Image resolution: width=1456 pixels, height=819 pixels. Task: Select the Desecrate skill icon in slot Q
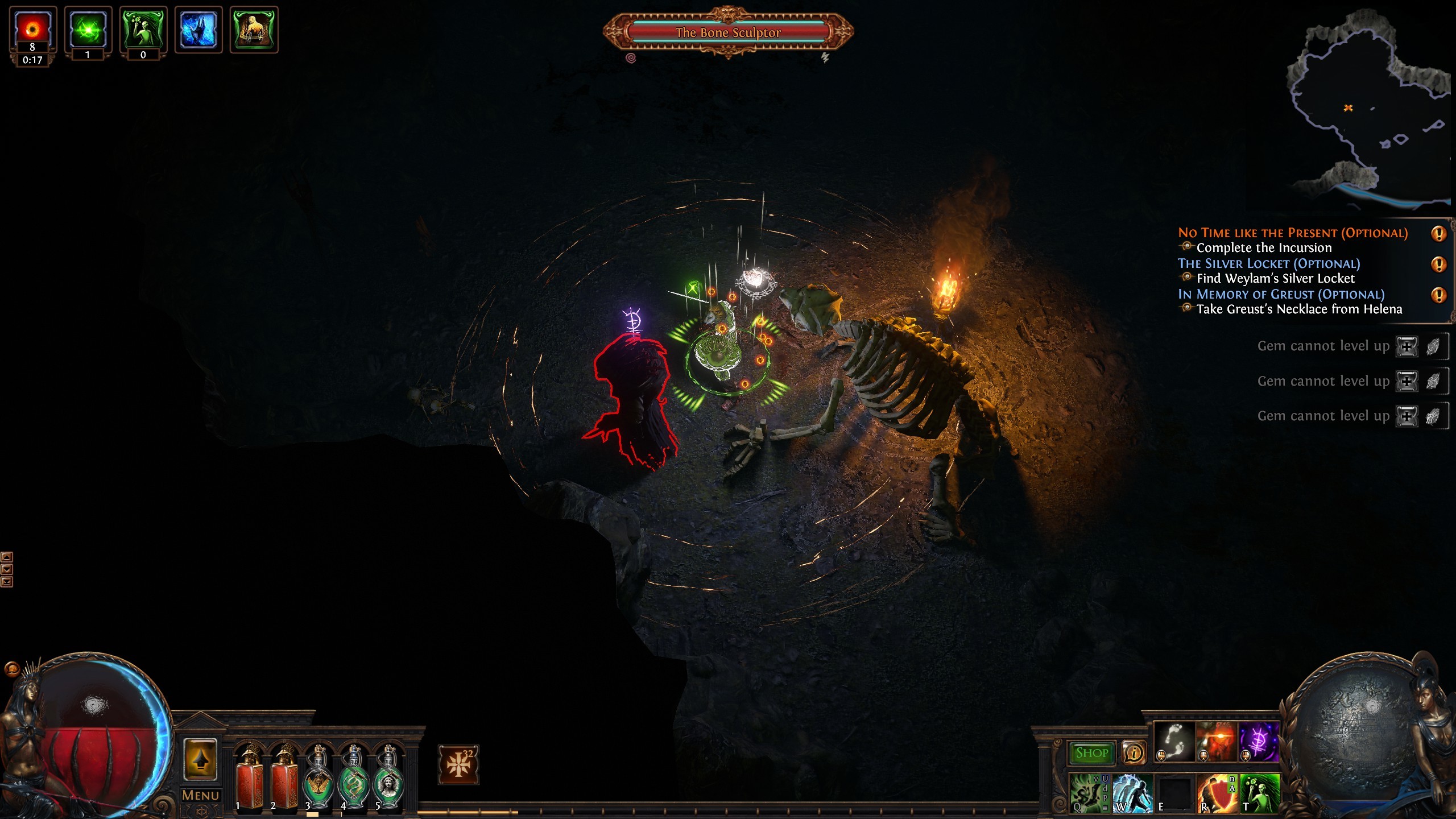point(1090,793)
